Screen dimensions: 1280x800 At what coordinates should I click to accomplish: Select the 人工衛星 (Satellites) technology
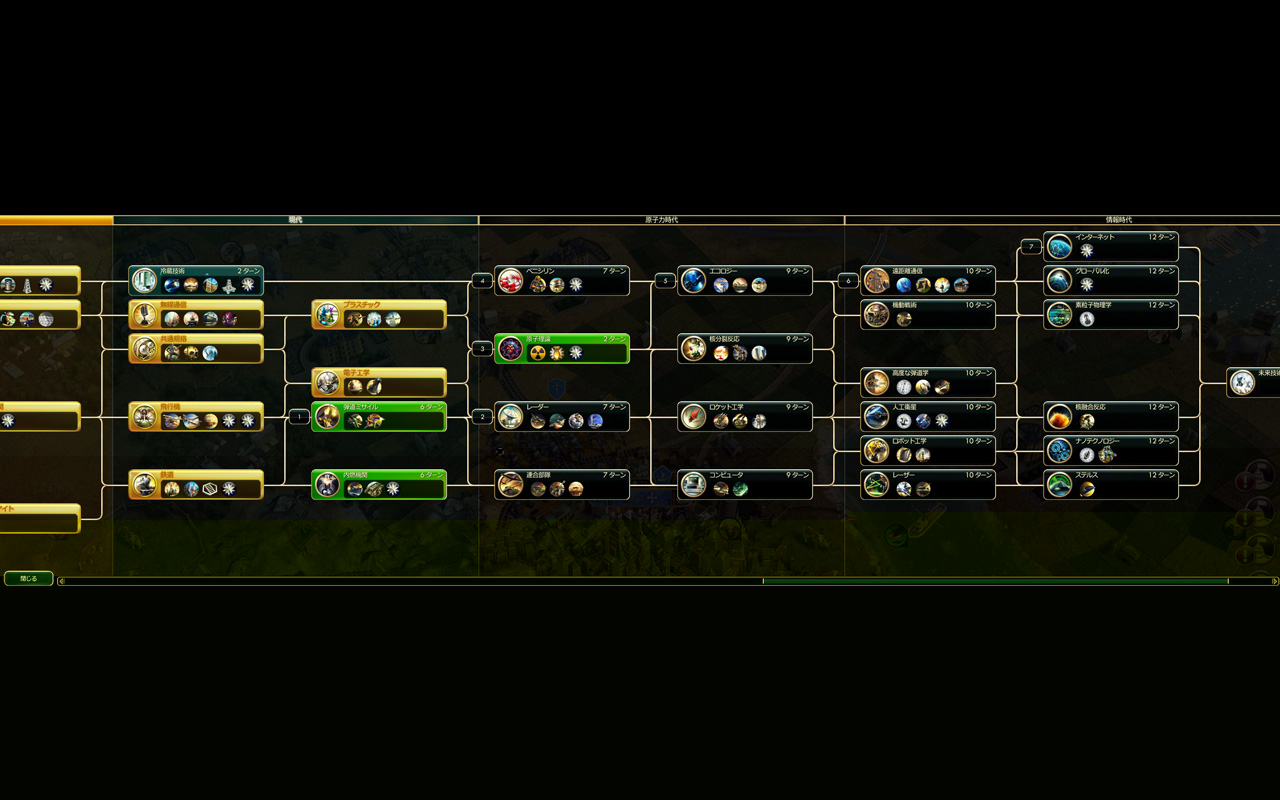pos(928,416)
